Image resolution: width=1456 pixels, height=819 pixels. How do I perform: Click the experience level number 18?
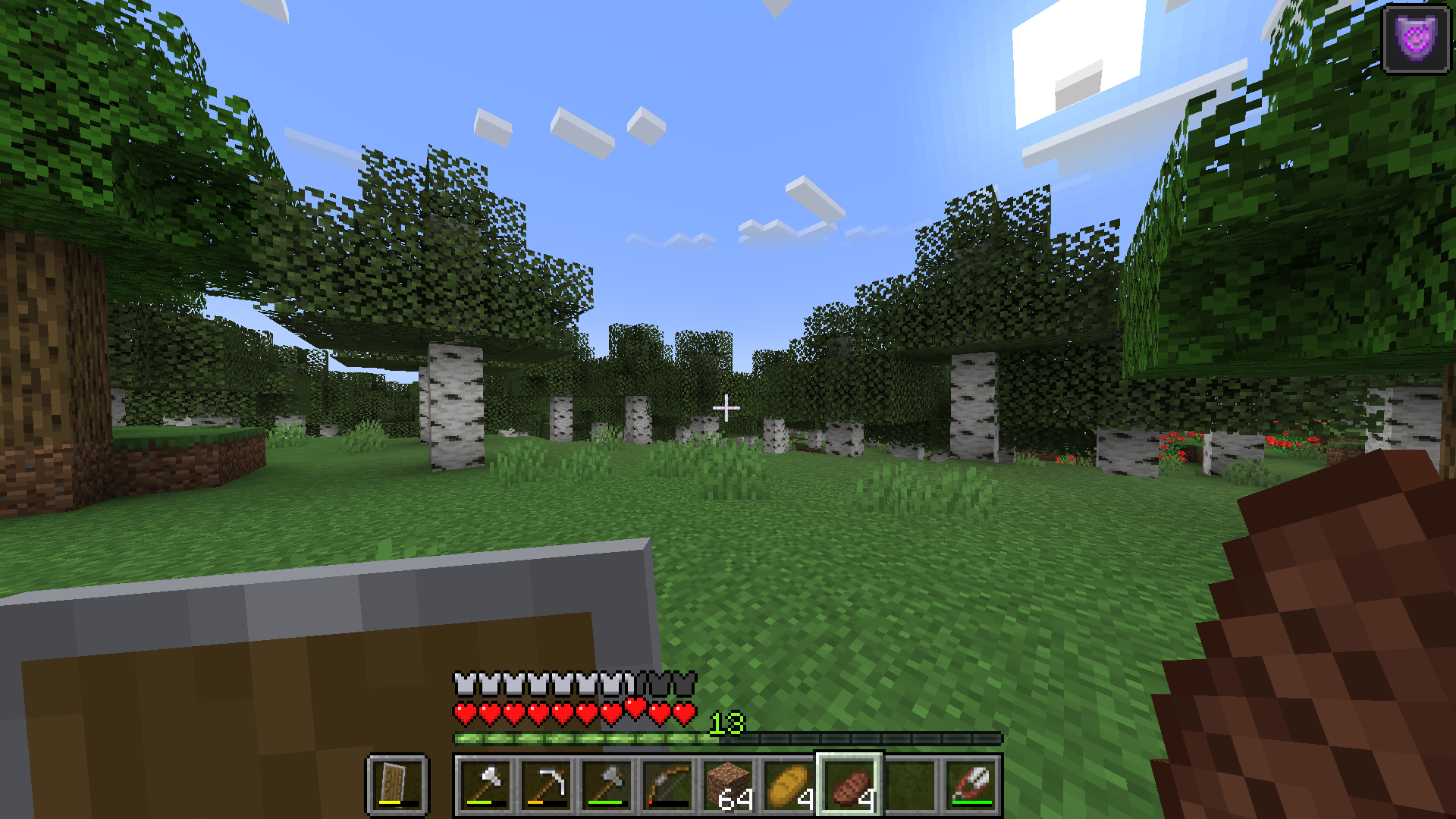click(726, 724)
